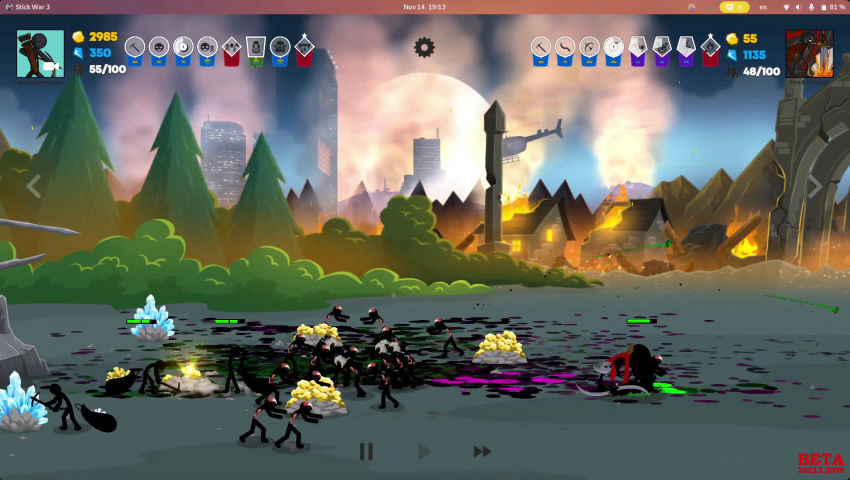Click the left player's green banner unit icon
The height and width of the screenshot is (480, 850).
256,48
